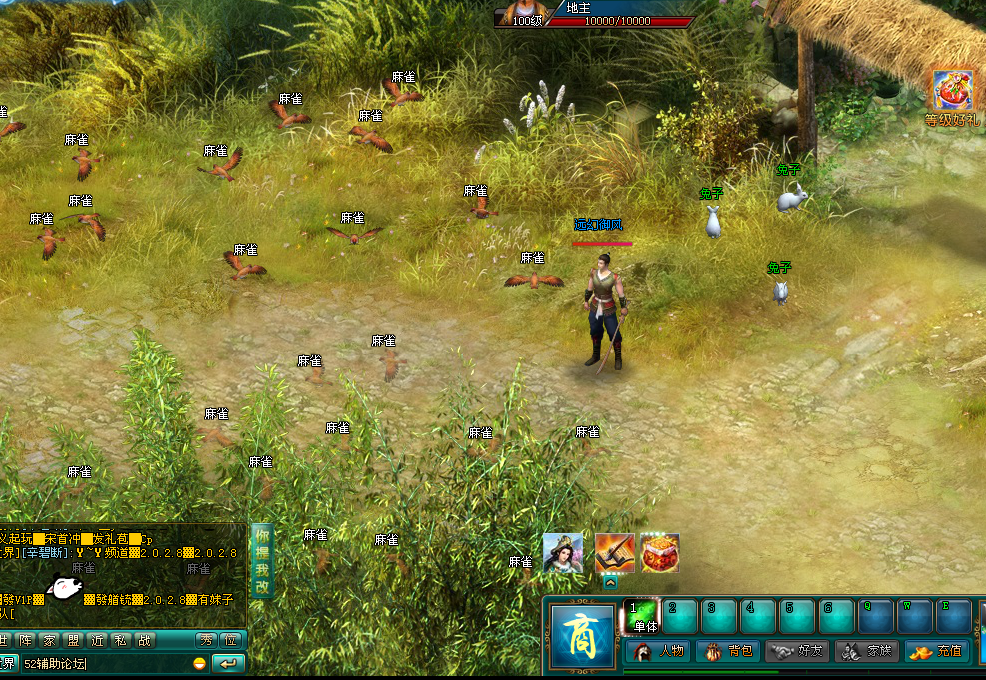Focus the chat text input field
This screenshot has height=680, width=986.
pyautogui.click(x=100, y=664)
